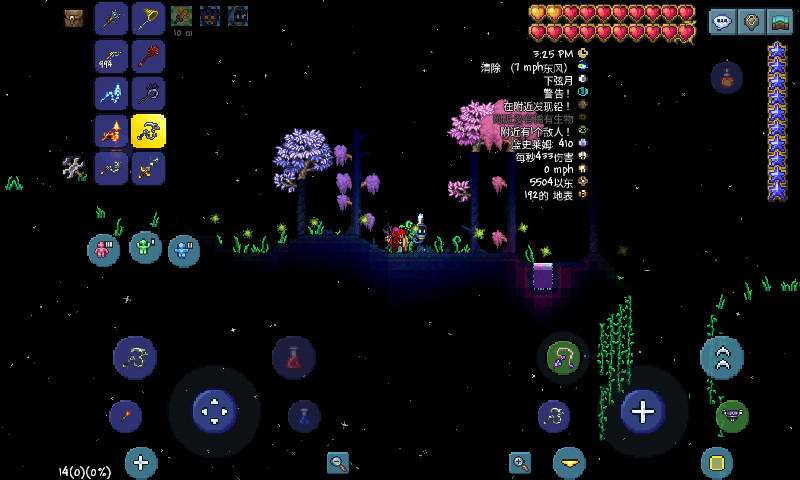The image size is (800, 480).
Task: Zoom in with the plus magnifier
Action: click(x=520, y=462)
